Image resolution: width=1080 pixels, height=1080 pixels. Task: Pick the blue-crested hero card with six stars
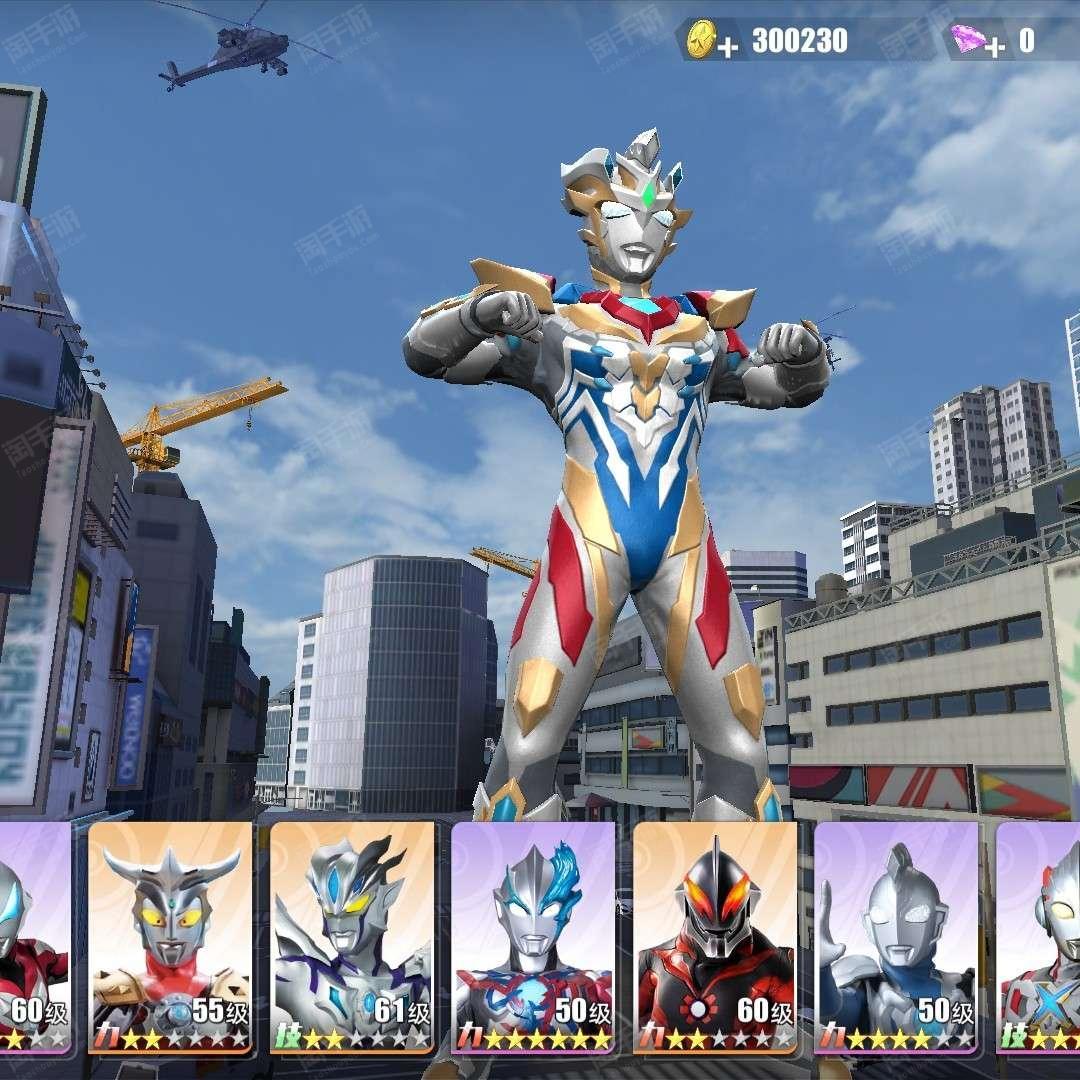(x=533, y=935)
